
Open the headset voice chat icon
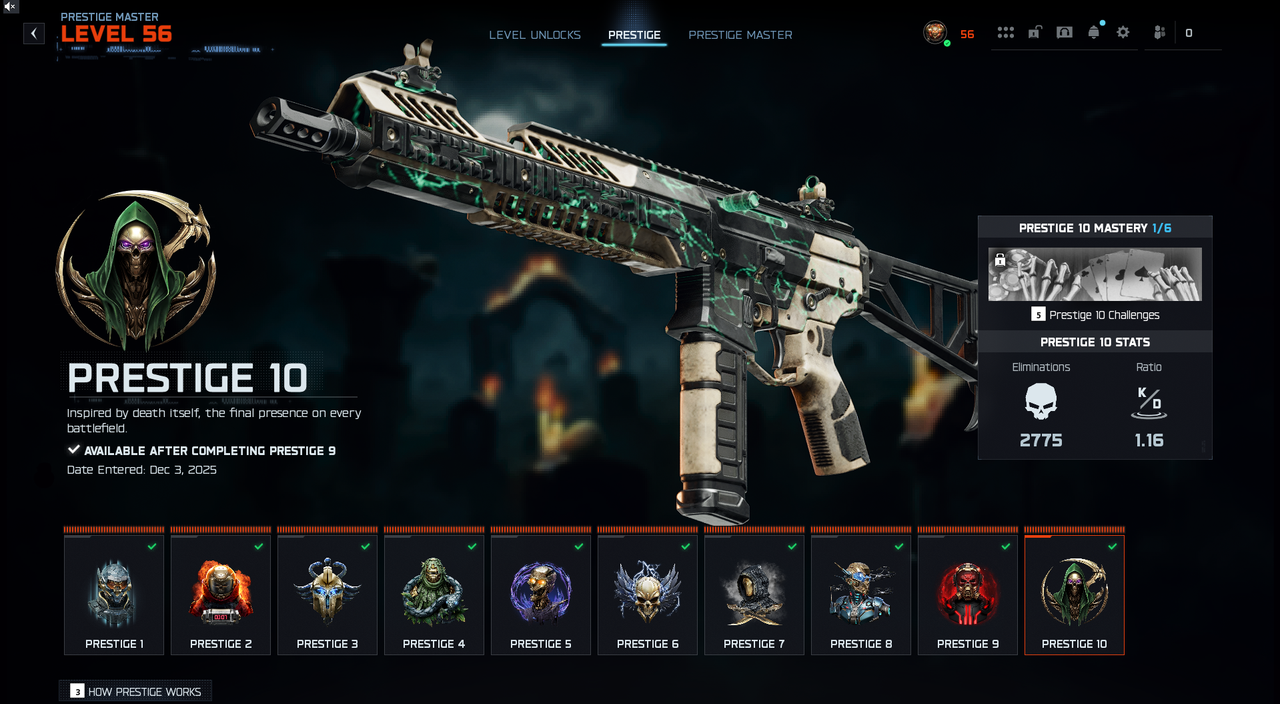pos(1064,33)
